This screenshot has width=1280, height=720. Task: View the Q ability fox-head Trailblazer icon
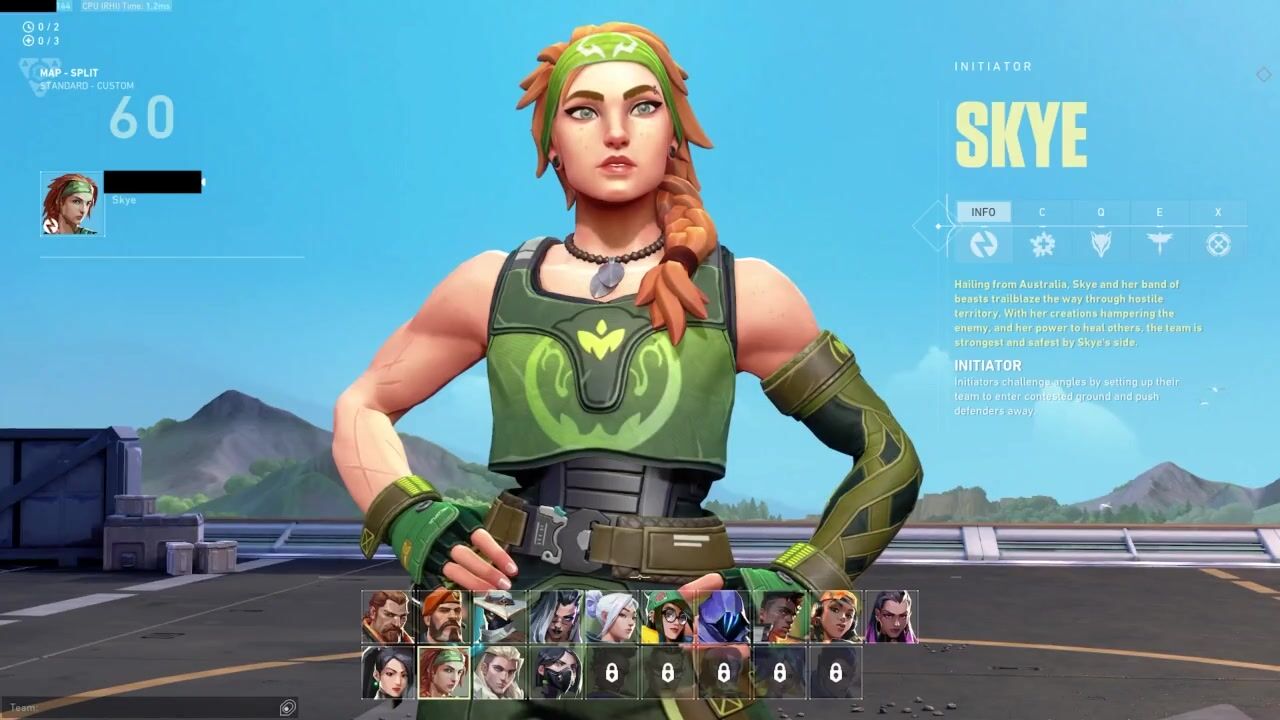1101,243
